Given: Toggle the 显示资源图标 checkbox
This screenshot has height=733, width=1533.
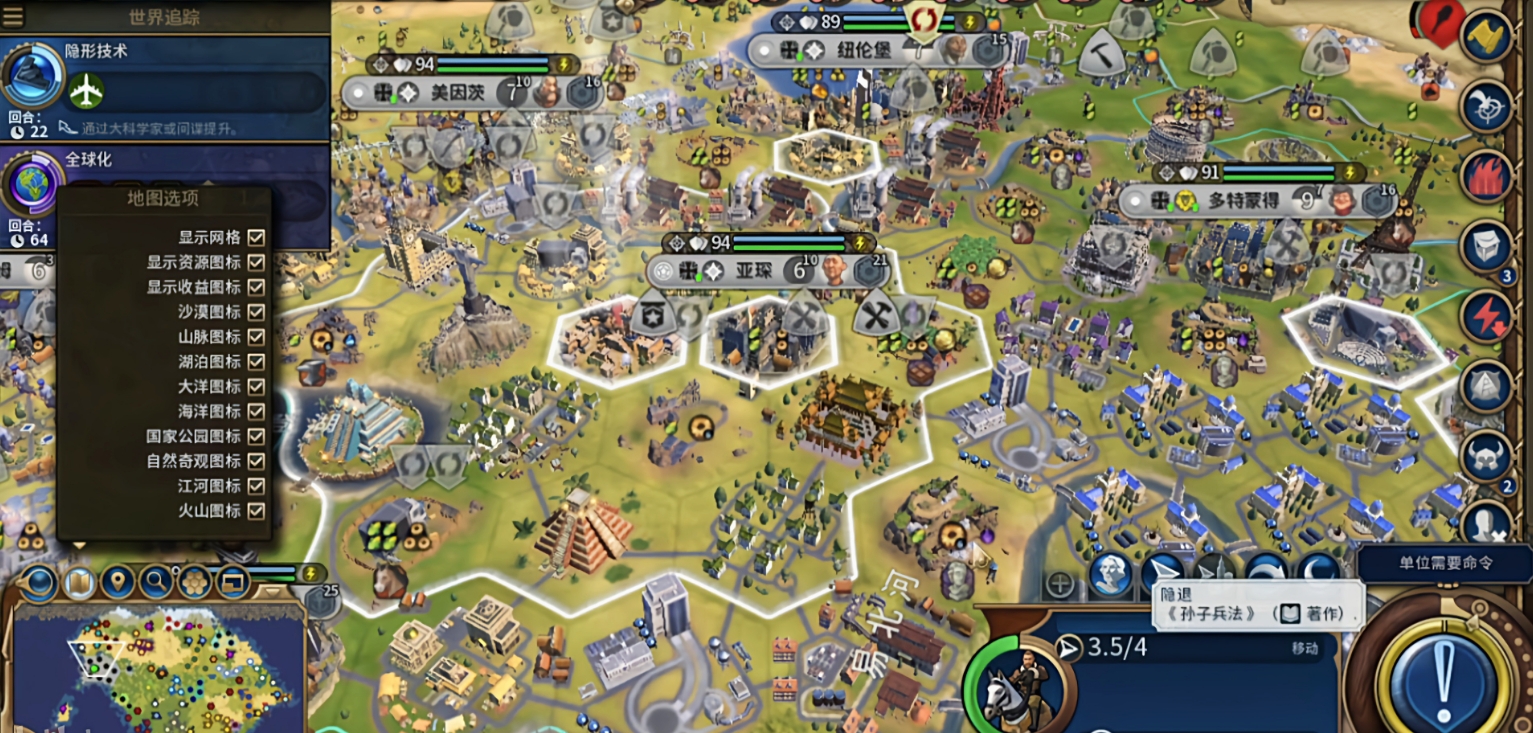Looking at the screenshot, I should (256, 262).
